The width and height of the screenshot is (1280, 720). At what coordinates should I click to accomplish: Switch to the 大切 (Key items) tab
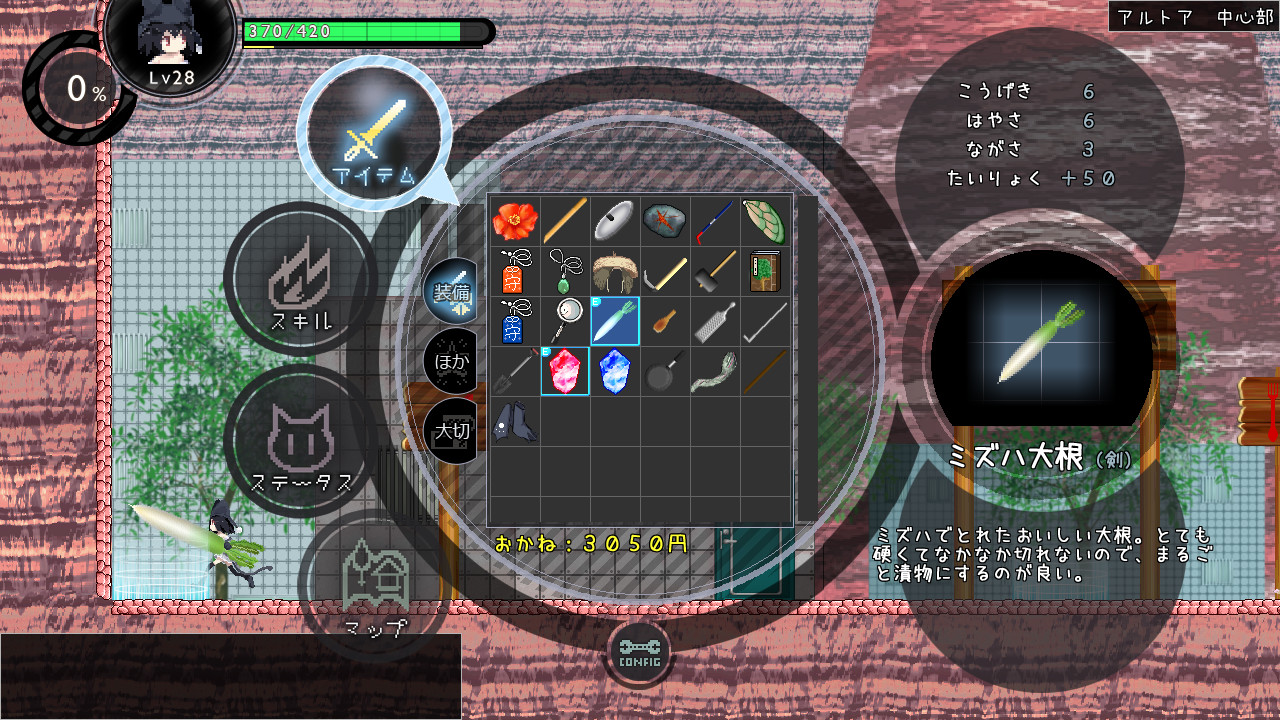(452, 431)
